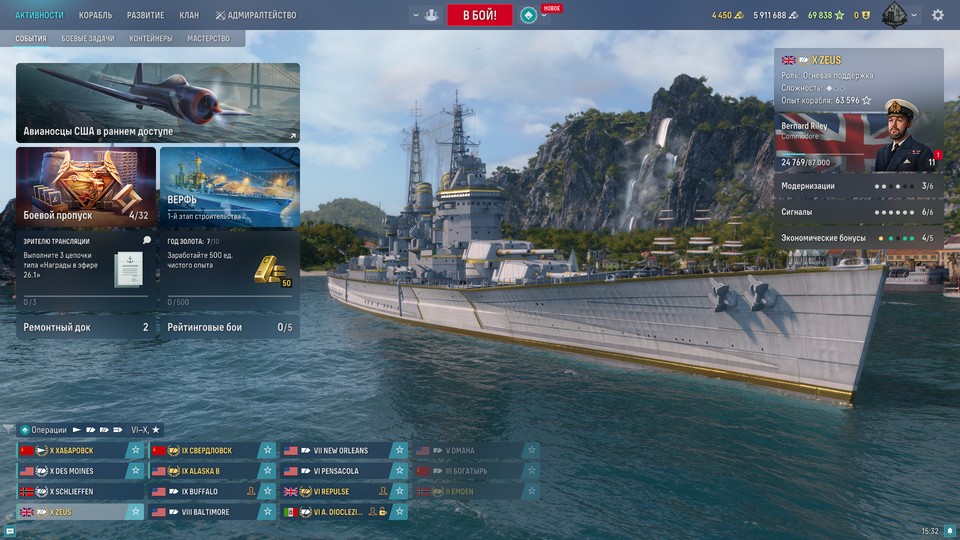Open the Верфь shipyard tile
Screen dimensions: 960x540
click(x=229, y=186)
